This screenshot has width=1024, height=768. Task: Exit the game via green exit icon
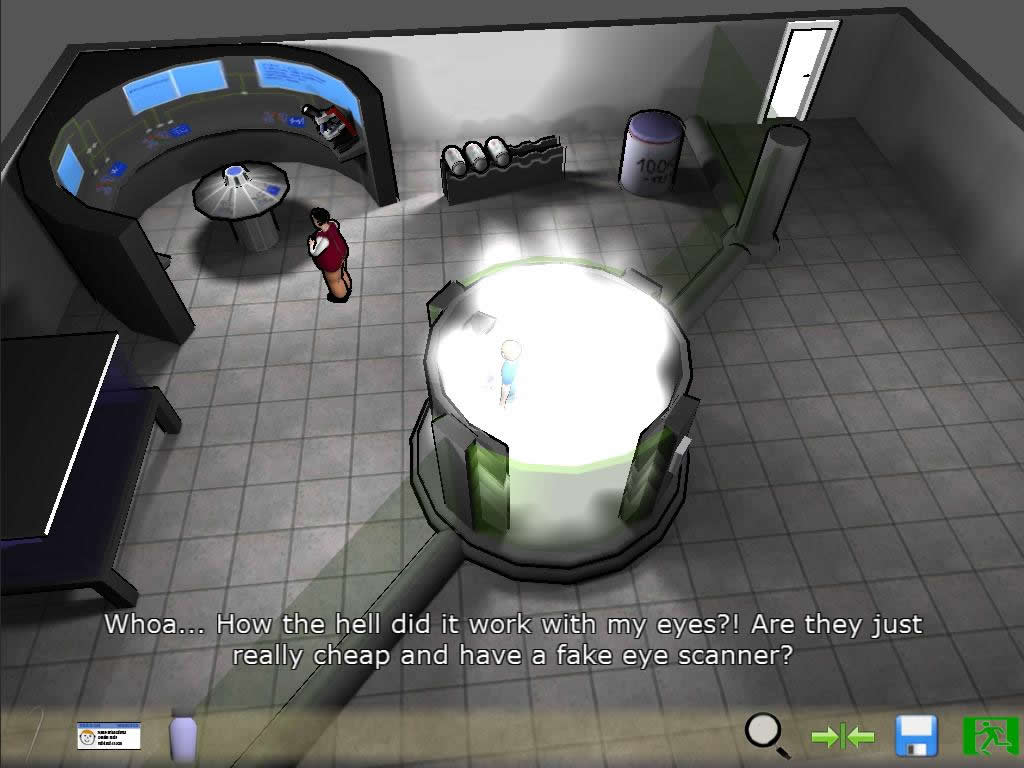[x=989, y=736]
